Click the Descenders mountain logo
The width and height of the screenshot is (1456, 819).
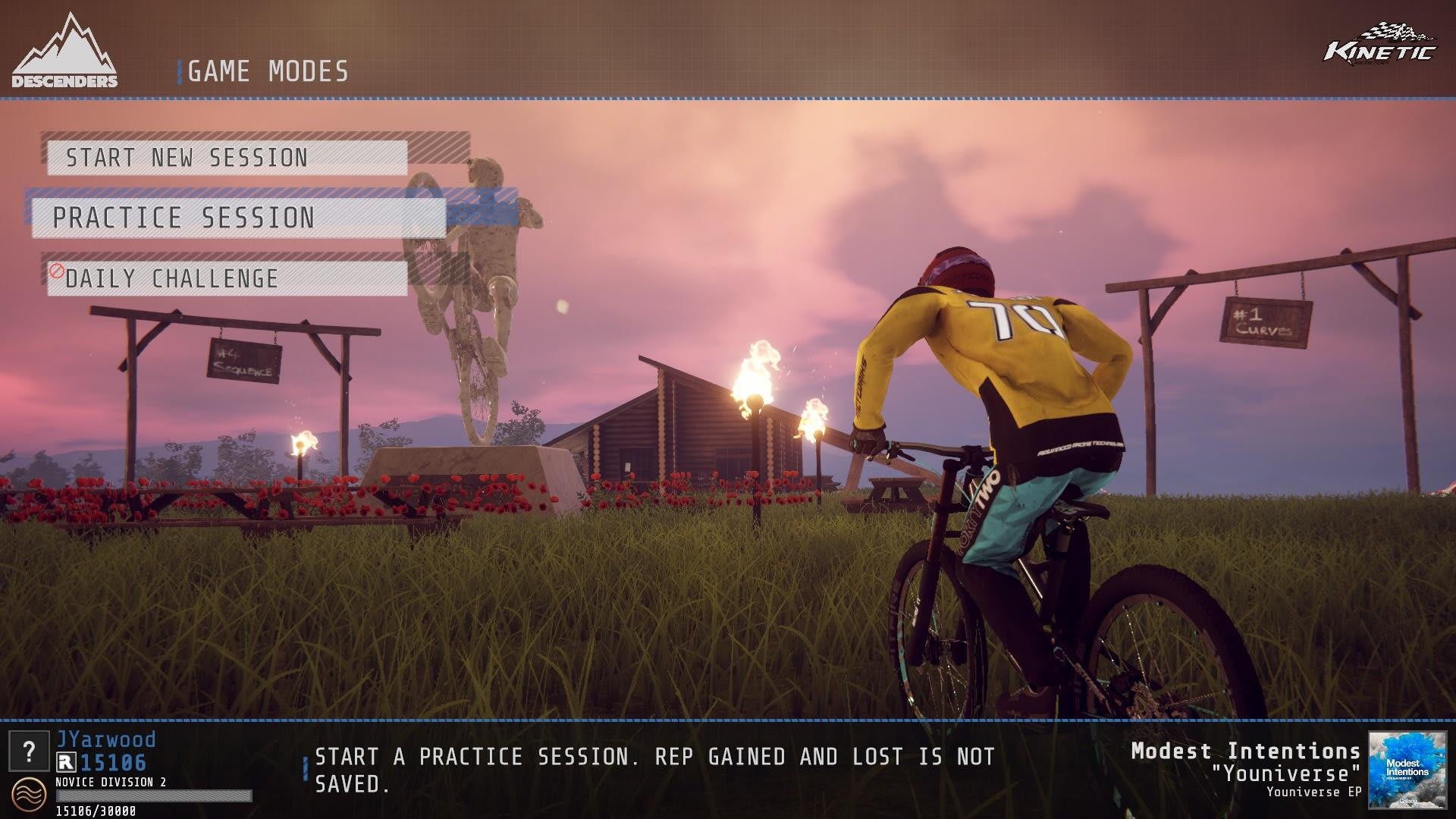(64, 52)
